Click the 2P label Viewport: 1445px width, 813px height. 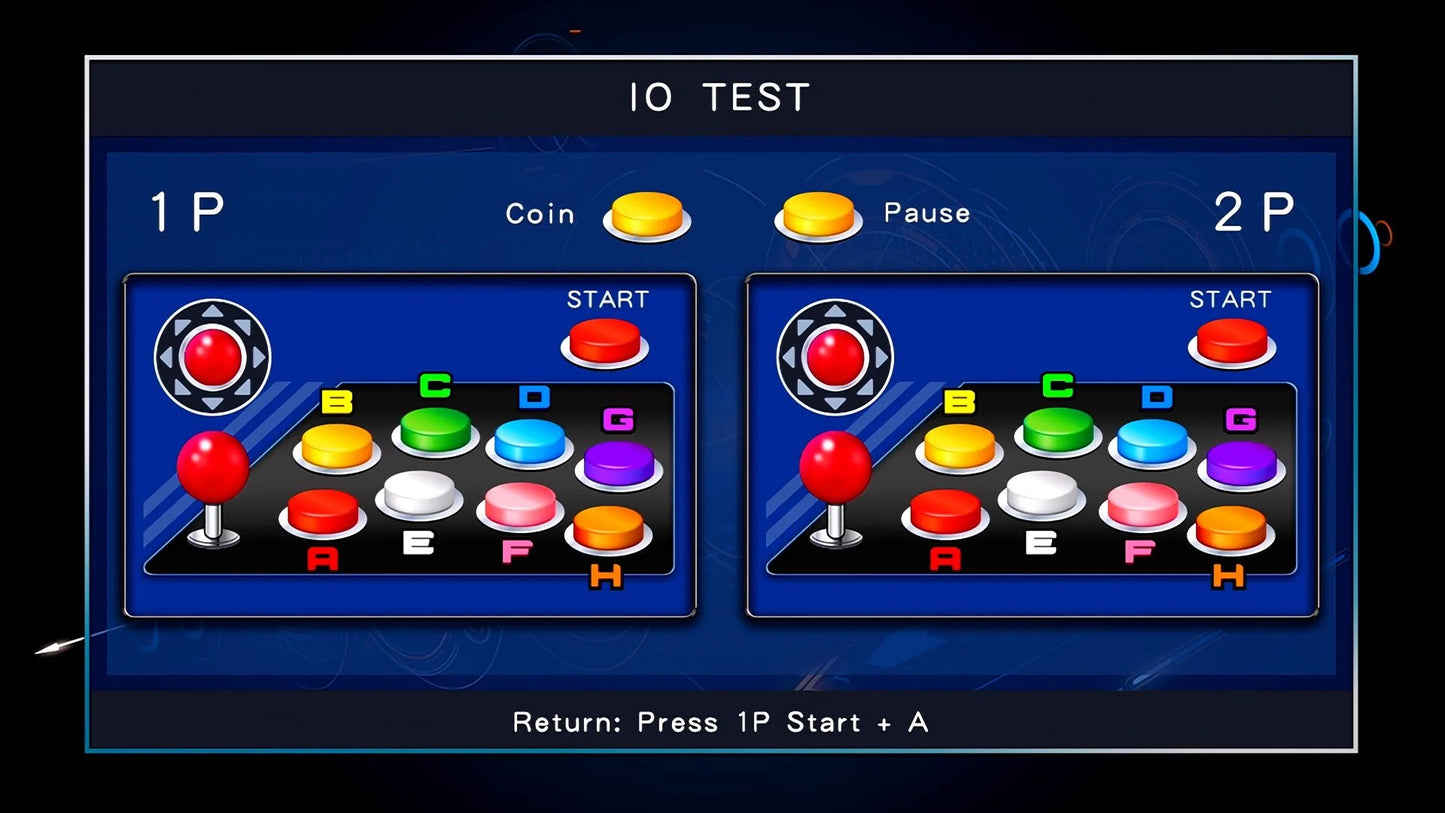click(1255, 210)
